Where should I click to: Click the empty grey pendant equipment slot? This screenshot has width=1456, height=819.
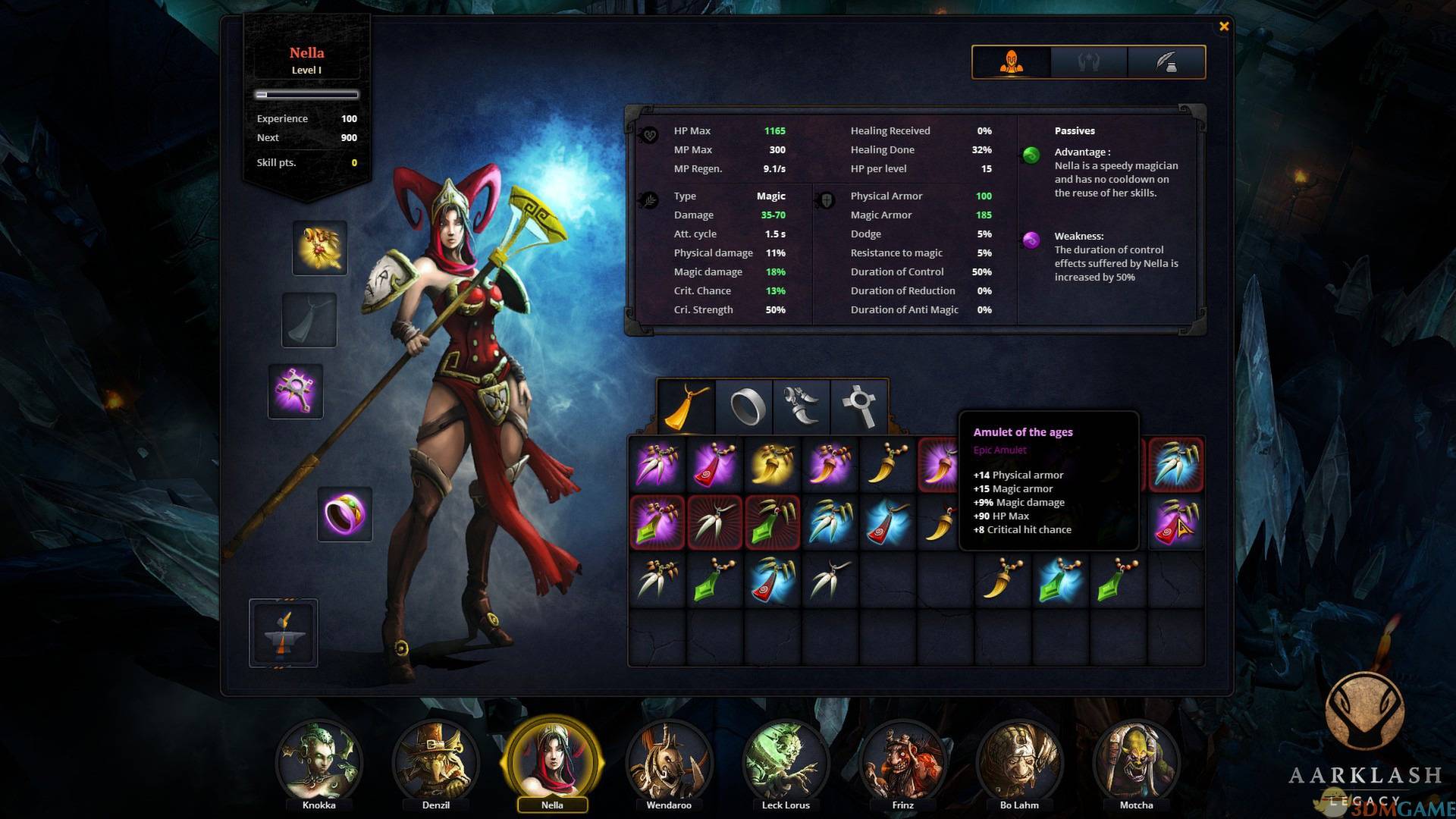coord(309,320)
